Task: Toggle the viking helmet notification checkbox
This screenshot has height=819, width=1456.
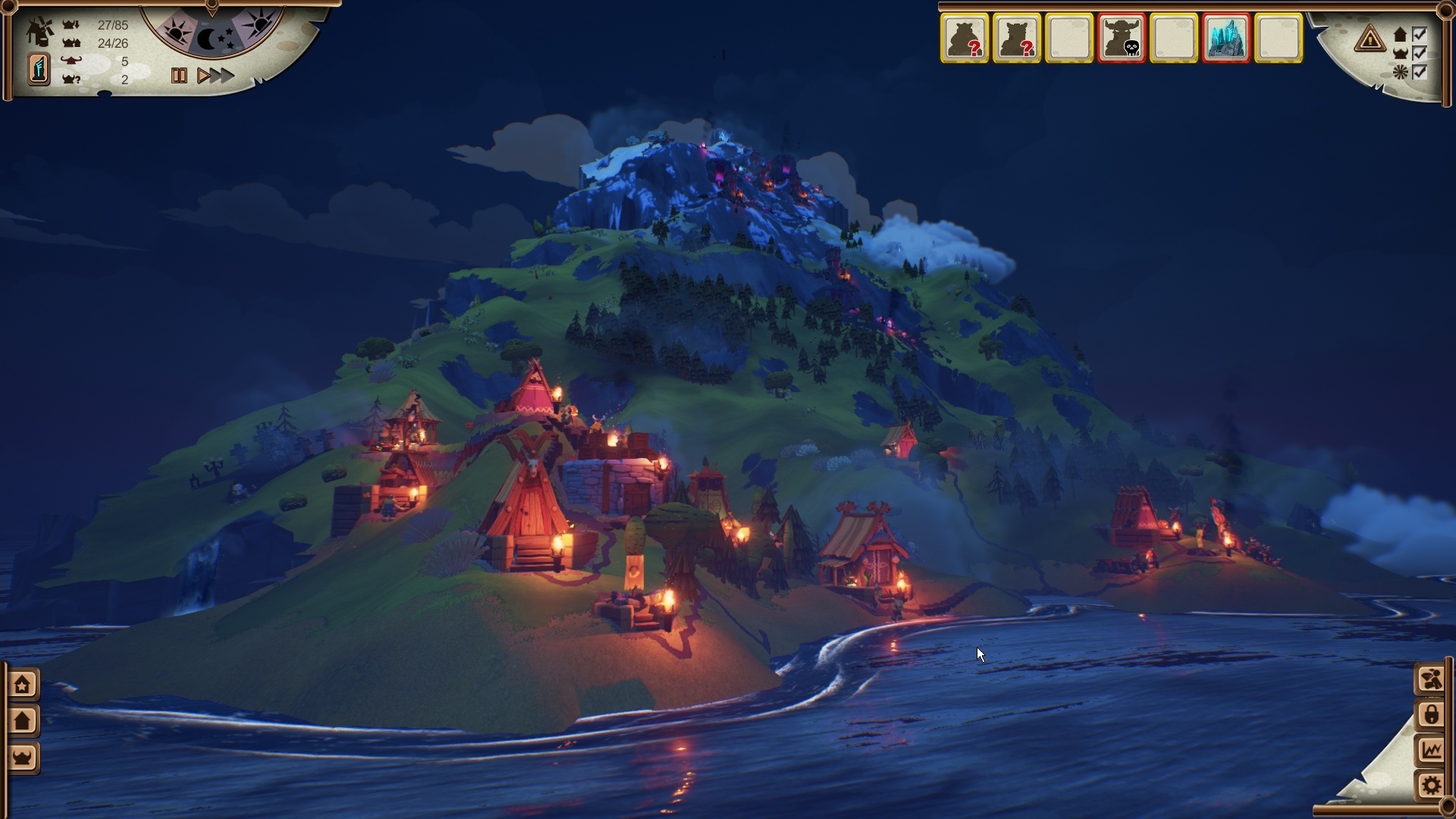Action: click(1419, 55)
